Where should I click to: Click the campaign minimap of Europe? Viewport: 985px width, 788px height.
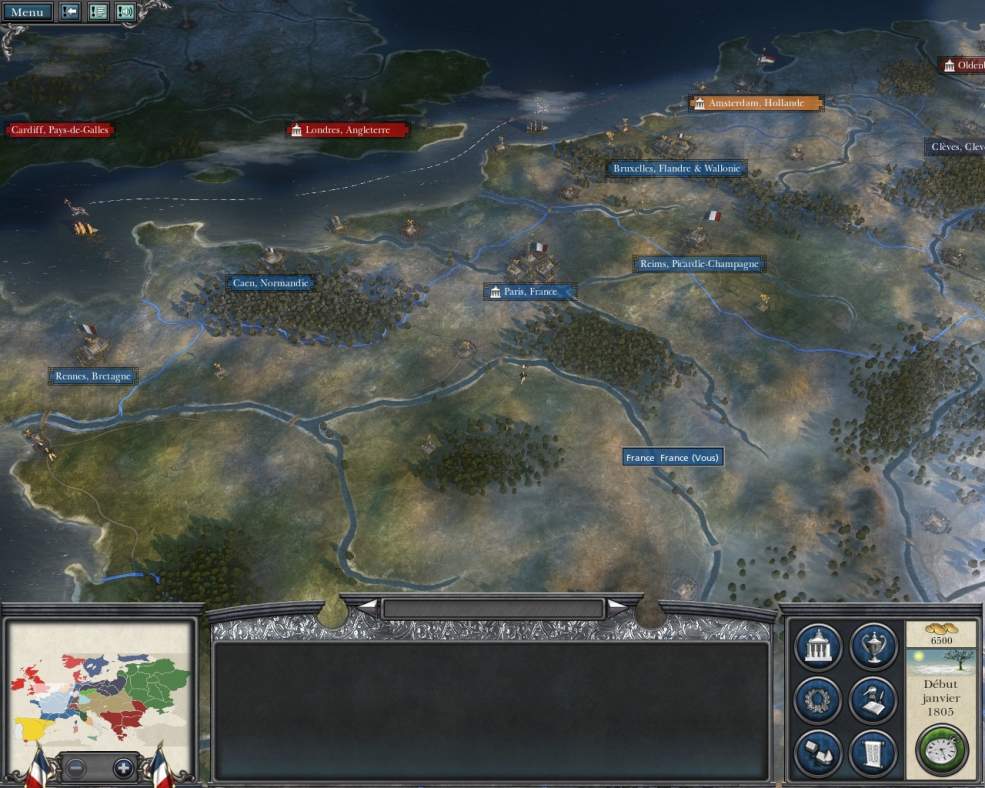pyautogui.click(x=100, y=687)
